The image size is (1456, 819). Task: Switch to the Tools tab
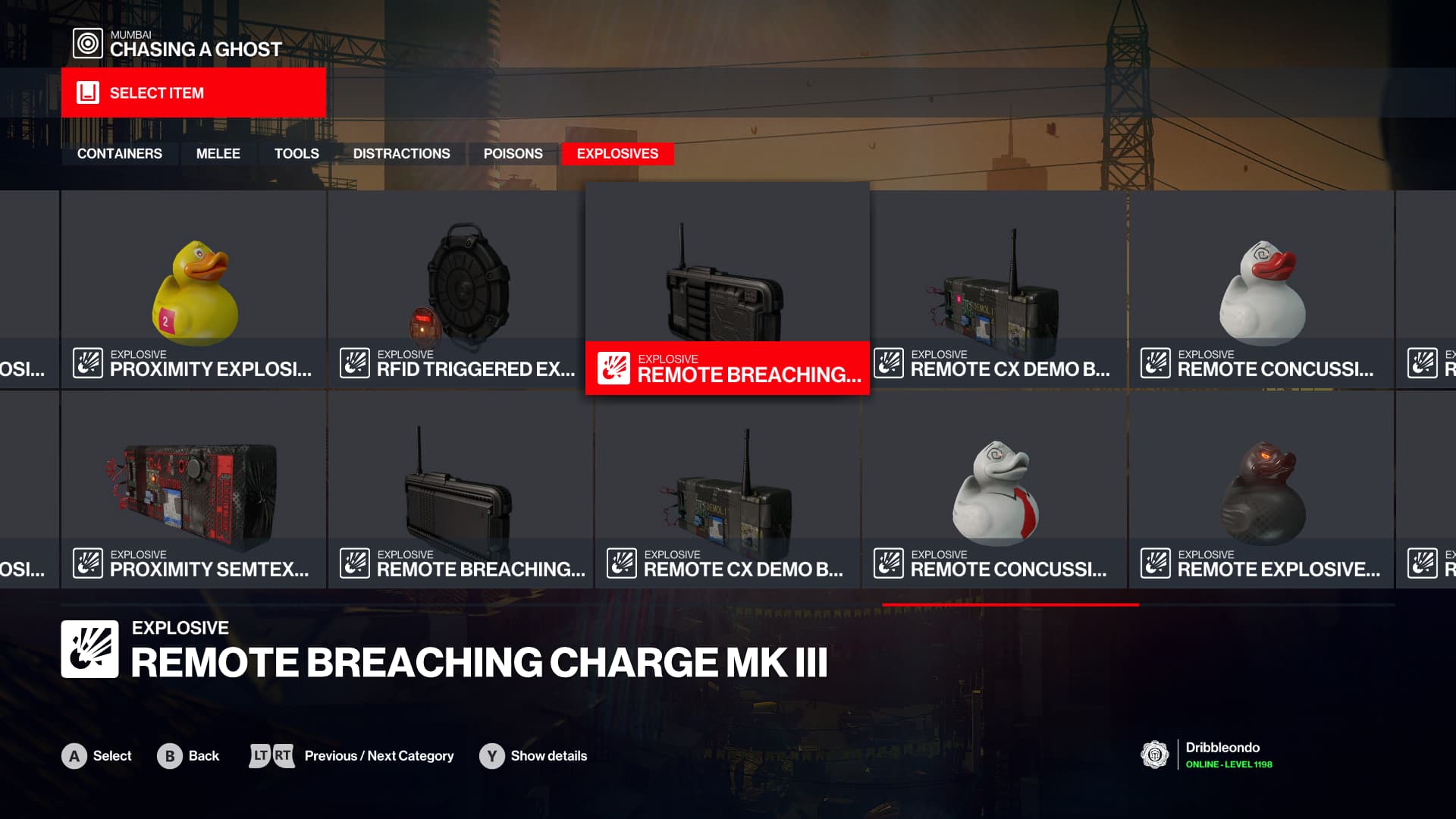point(297,154)
